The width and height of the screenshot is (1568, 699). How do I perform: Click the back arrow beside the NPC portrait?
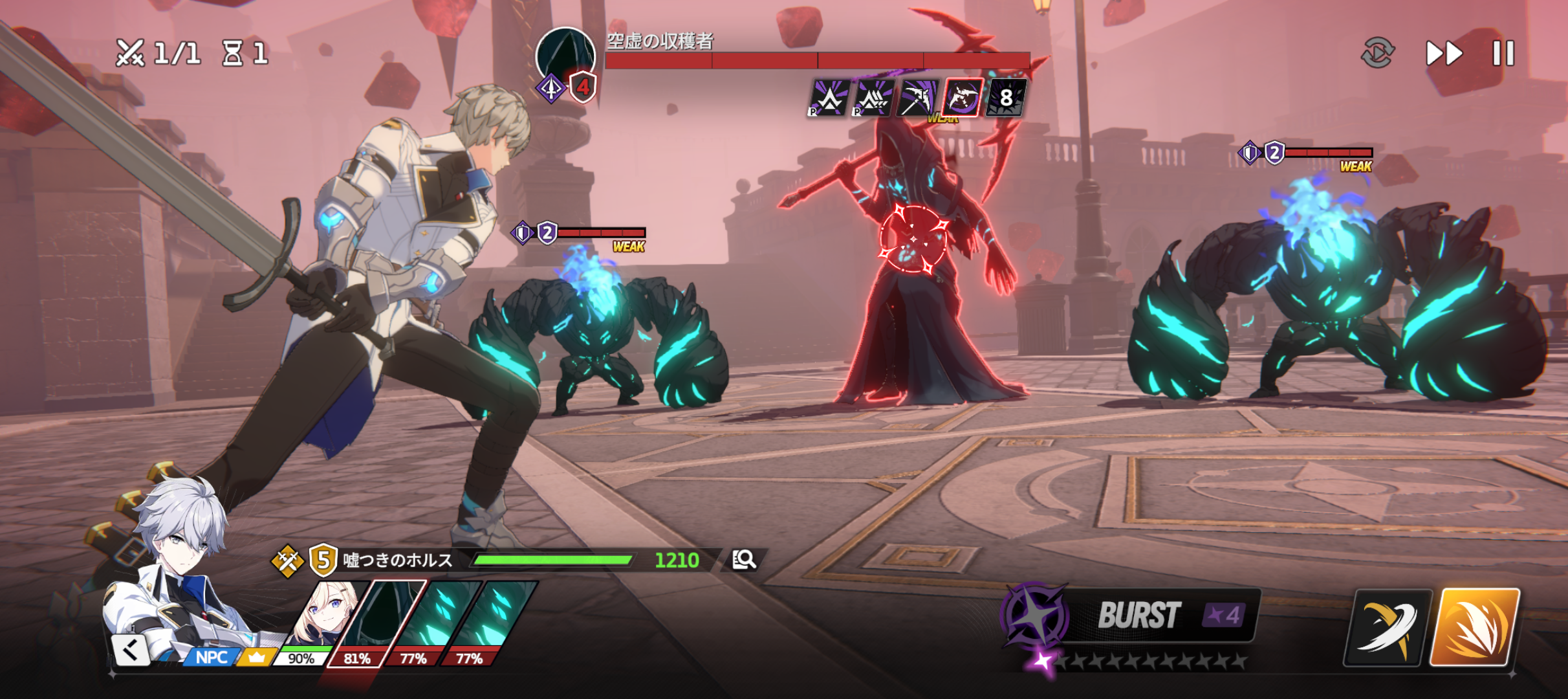(x=131, y=650)
